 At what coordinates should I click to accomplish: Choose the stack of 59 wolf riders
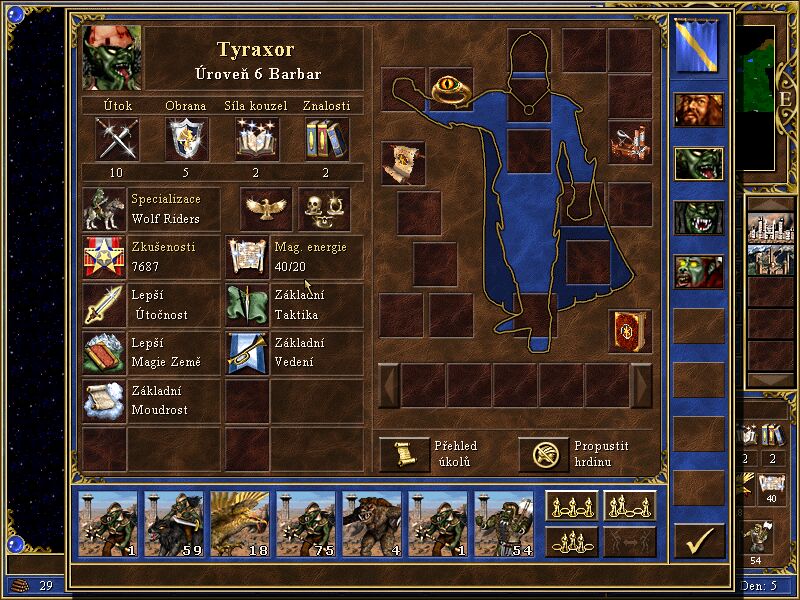174,523
